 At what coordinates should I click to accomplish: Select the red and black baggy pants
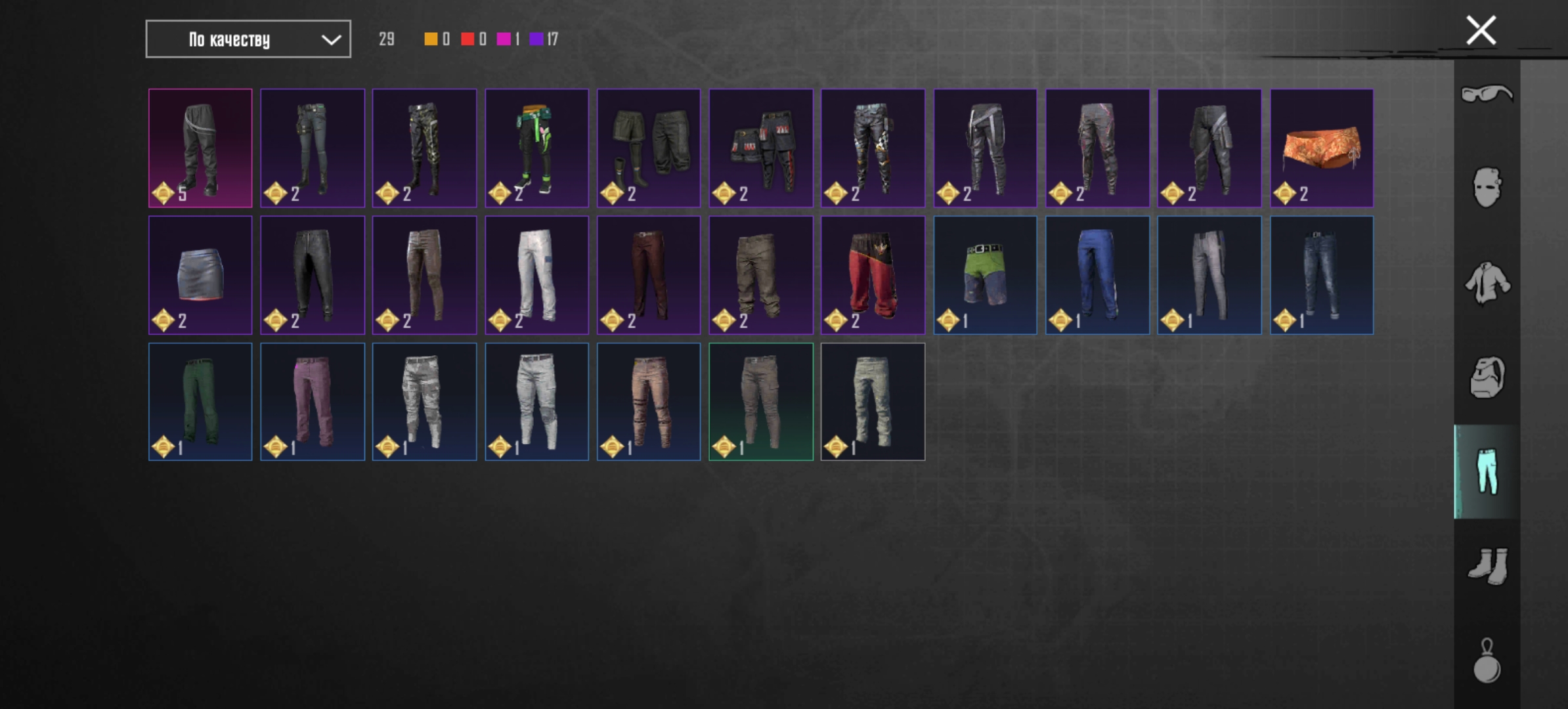873,275
